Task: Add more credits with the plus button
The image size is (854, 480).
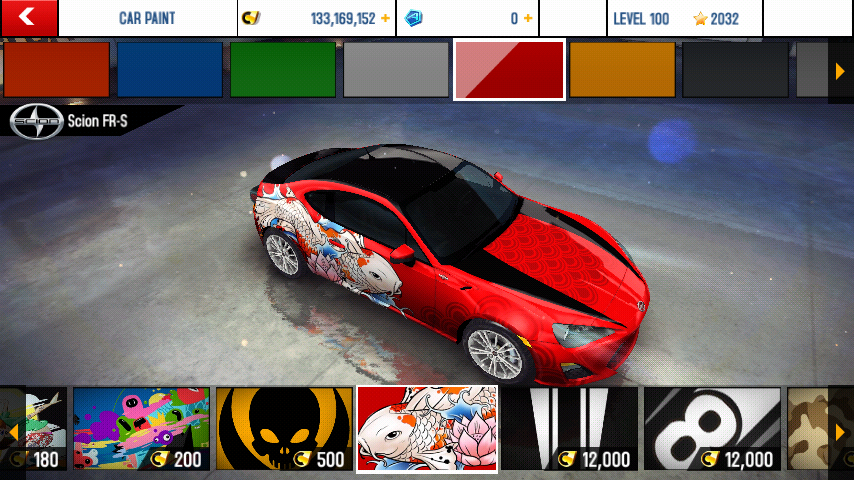Action: (x=385, y=19)
